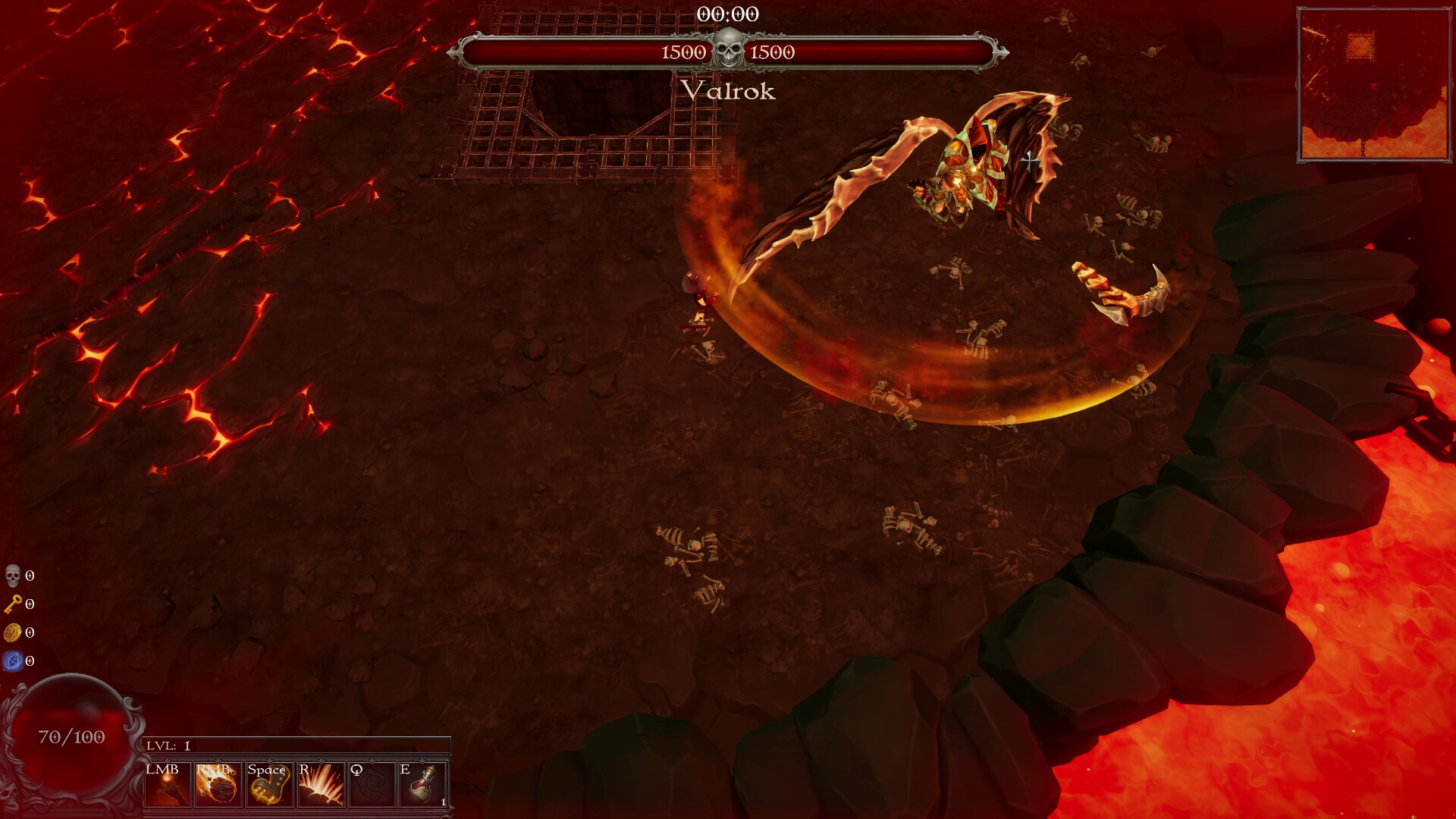Select the Q spiral skill slot icon
The width and height of the screenshot is (1456, 819).
371,783
